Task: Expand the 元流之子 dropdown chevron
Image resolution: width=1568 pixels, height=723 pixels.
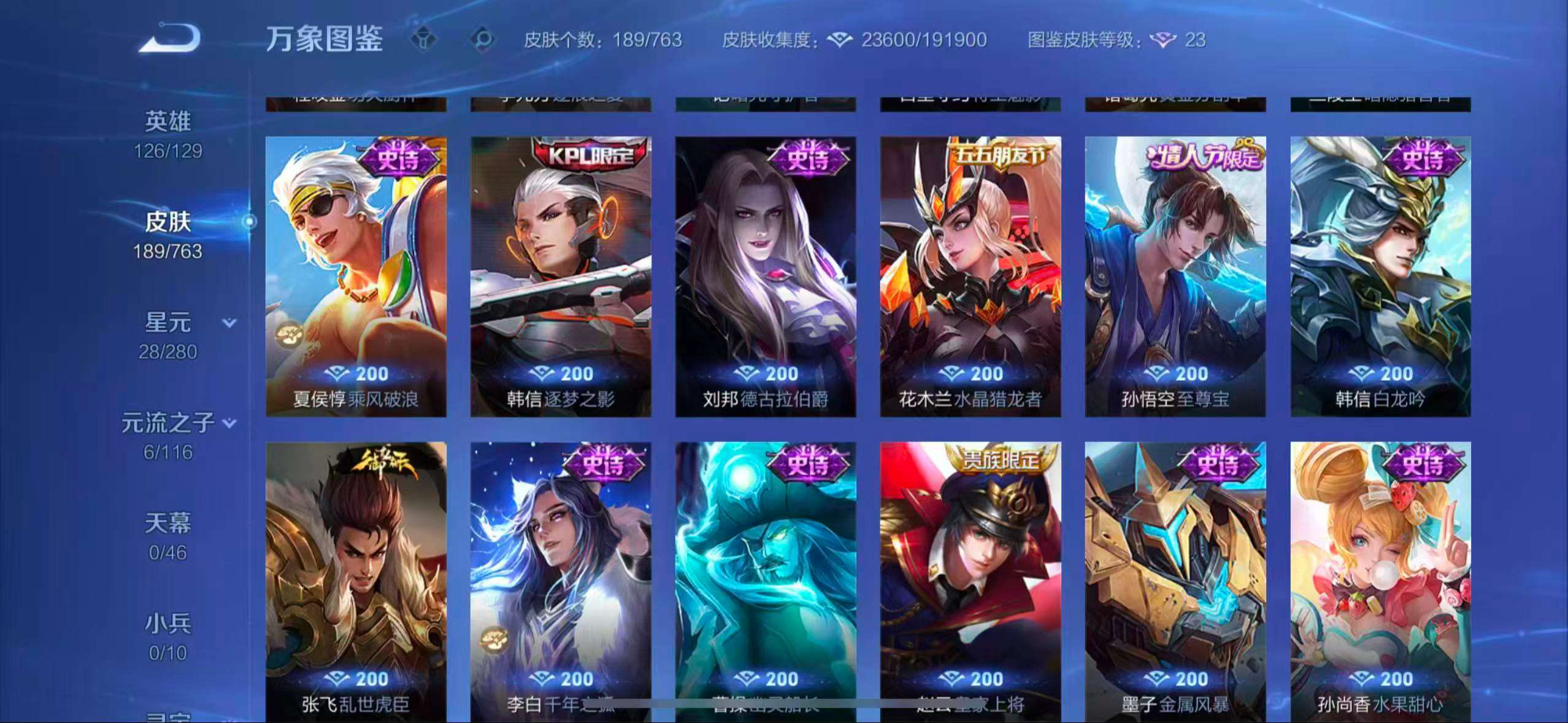Action: point(231,423)
